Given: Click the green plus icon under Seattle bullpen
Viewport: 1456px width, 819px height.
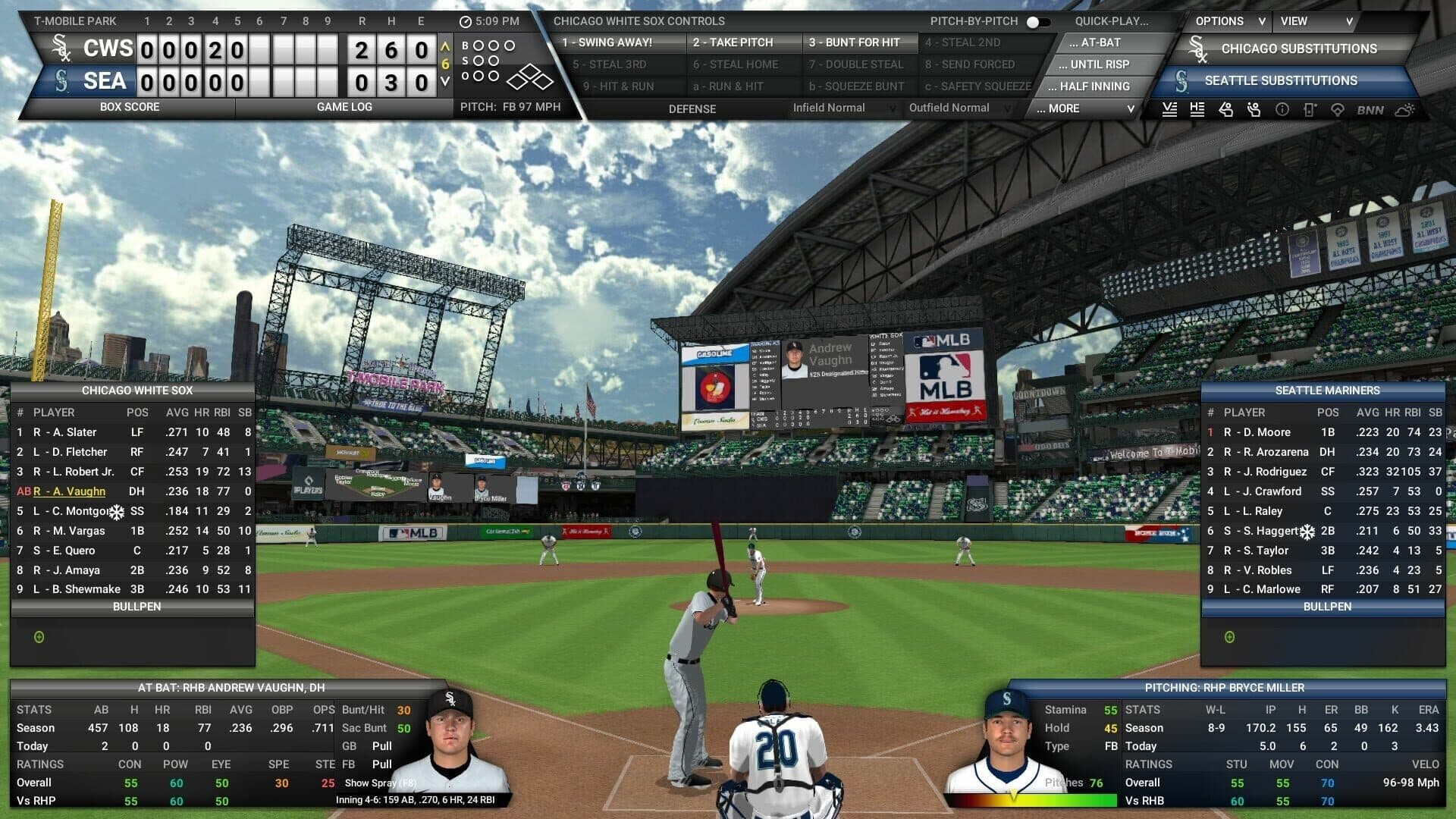Looking at the screenshot, I should (1229, 637).
